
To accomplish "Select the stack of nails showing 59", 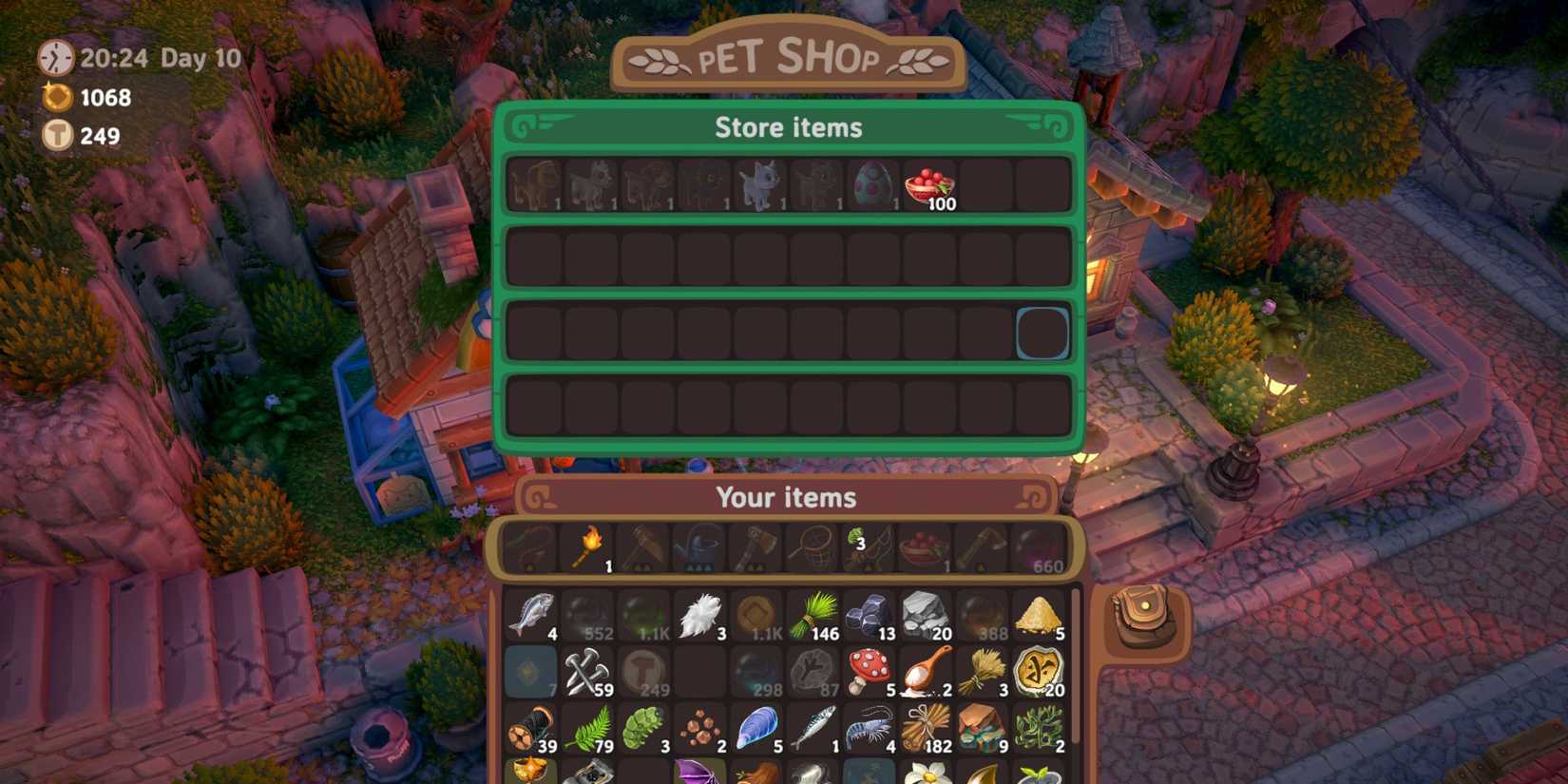I will pos(587,673).
